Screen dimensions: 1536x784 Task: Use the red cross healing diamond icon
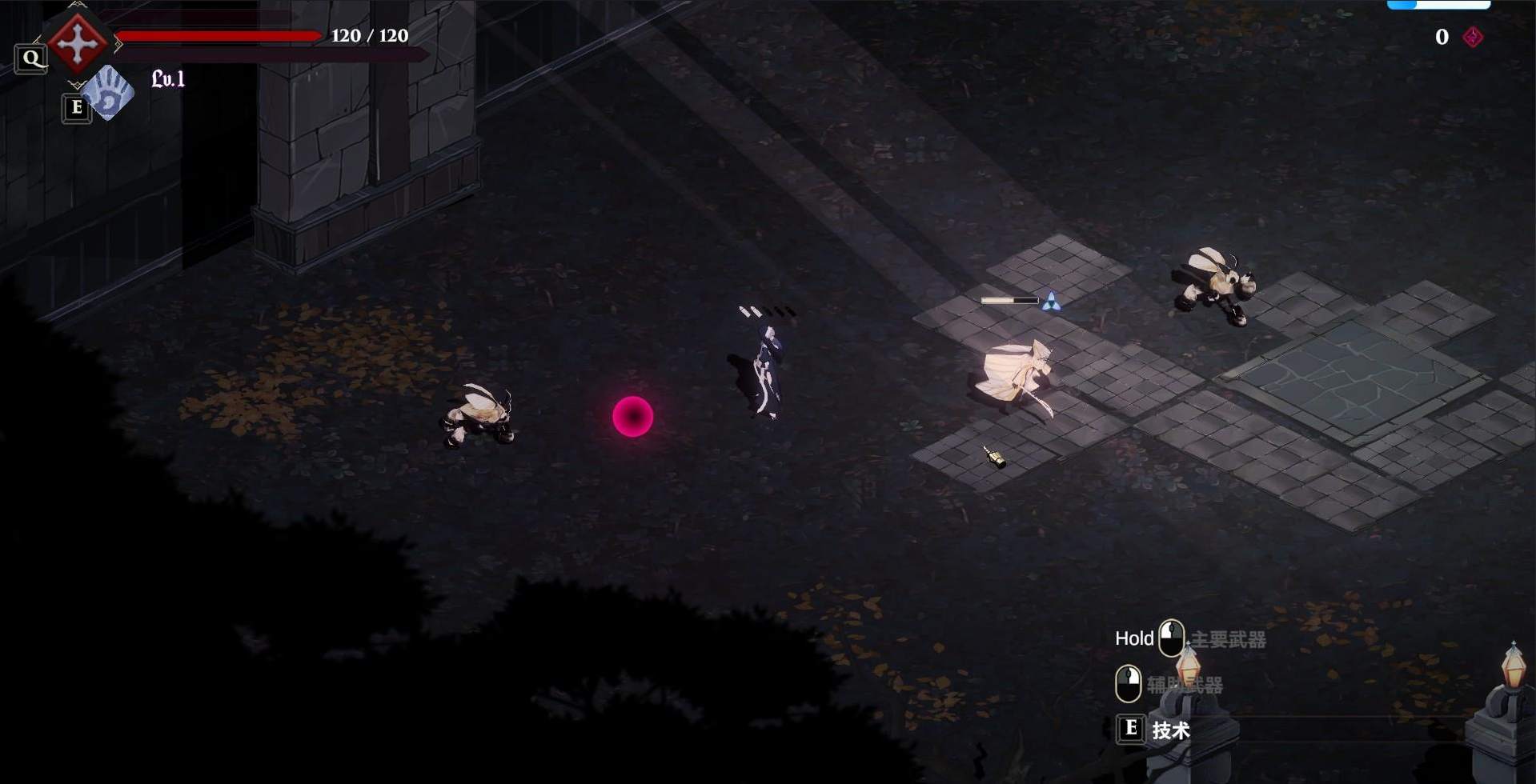[78, 43]
